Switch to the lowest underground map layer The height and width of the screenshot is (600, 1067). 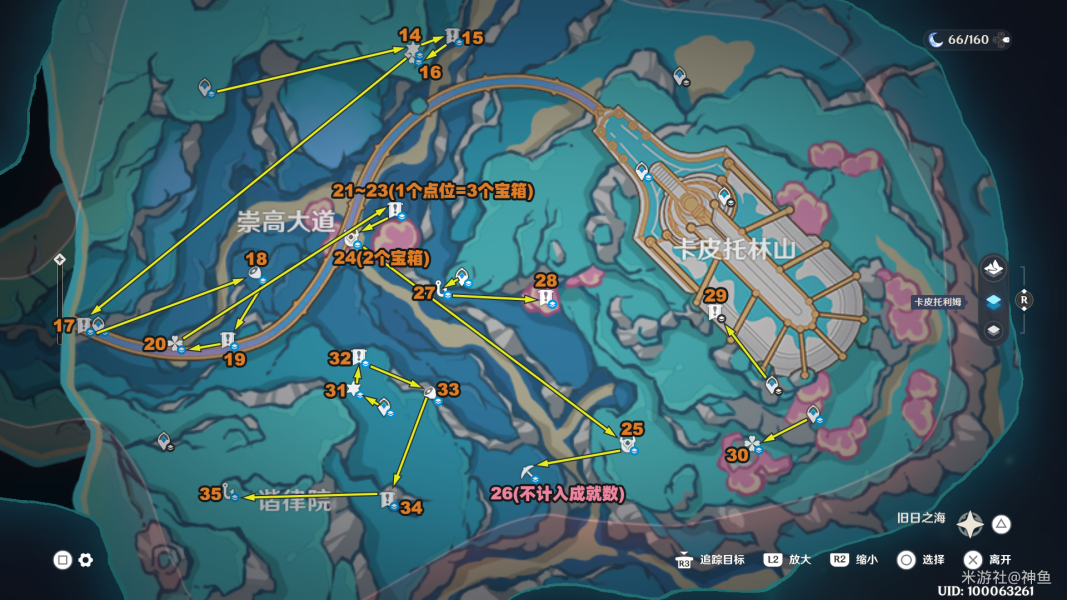[x=993, y=330]
